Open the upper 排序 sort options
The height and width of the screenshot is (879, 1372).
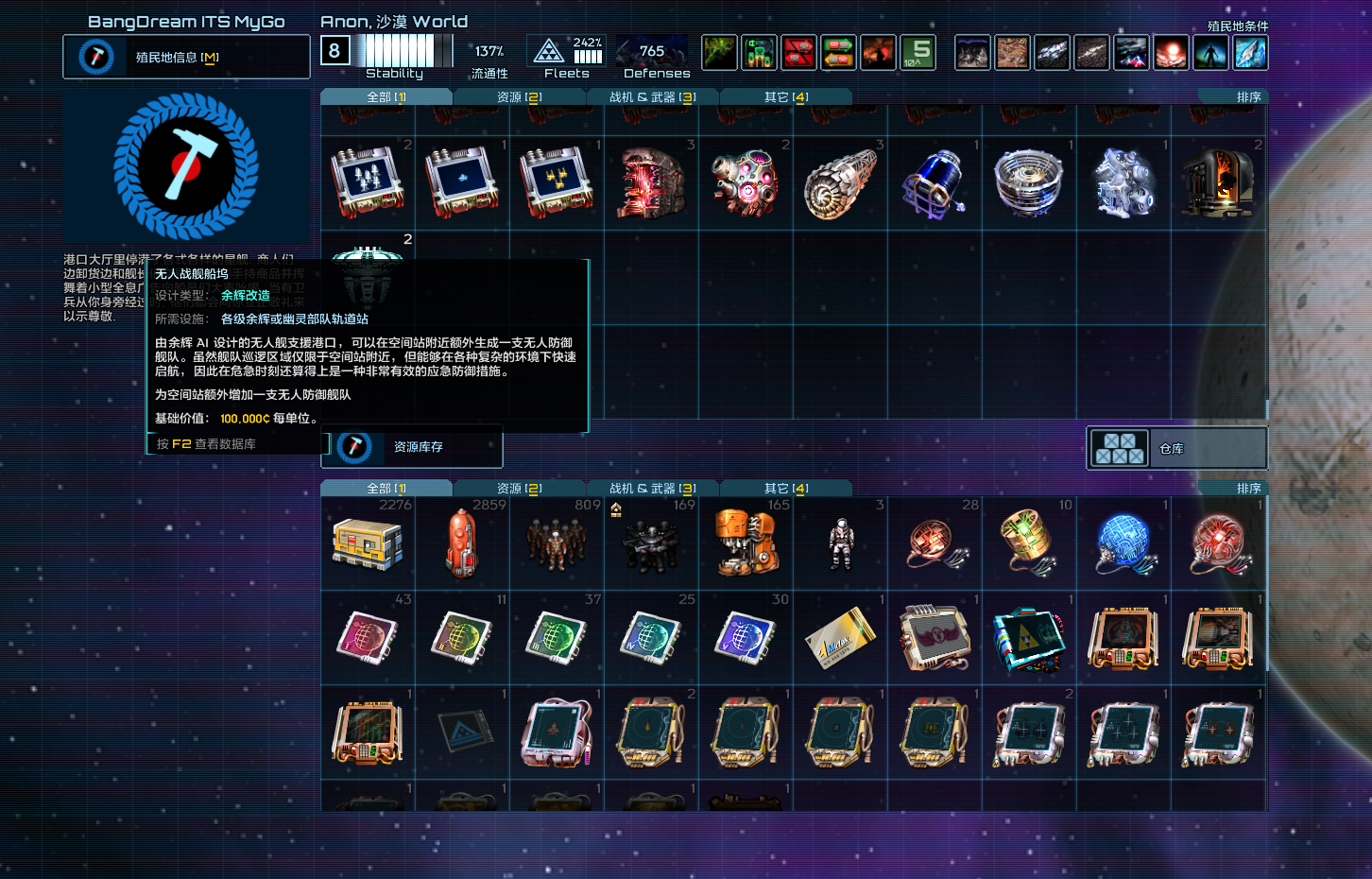[x=1247, y=95]
